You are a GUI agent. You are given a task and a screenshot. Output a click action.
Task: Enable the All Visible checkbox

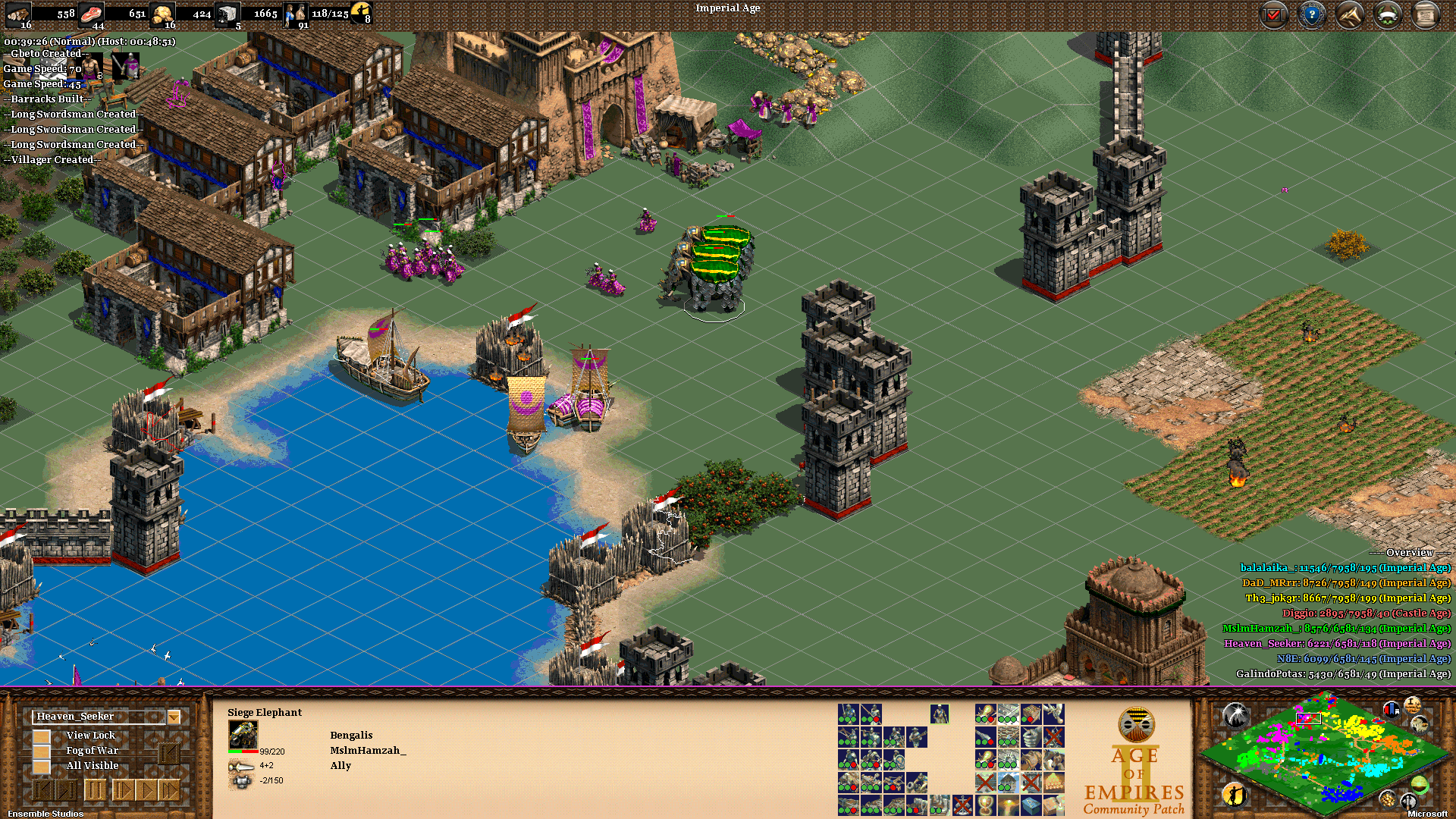click(42, 766)
